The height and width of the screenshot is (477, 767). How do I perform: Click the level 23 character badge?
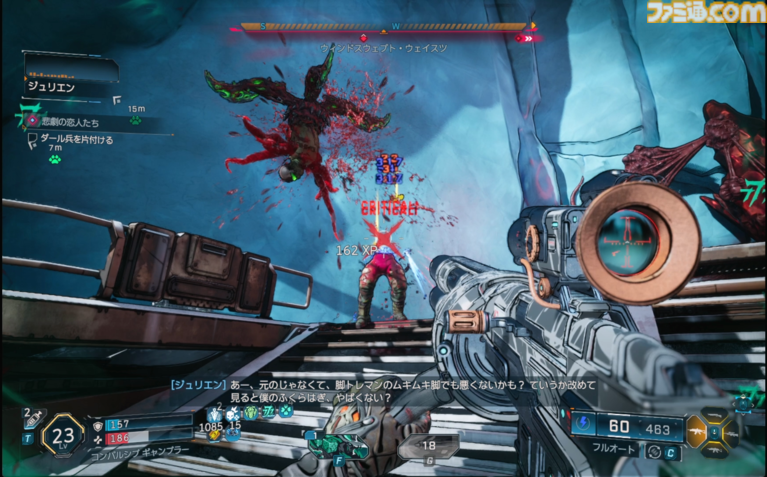tap(61, 435)
